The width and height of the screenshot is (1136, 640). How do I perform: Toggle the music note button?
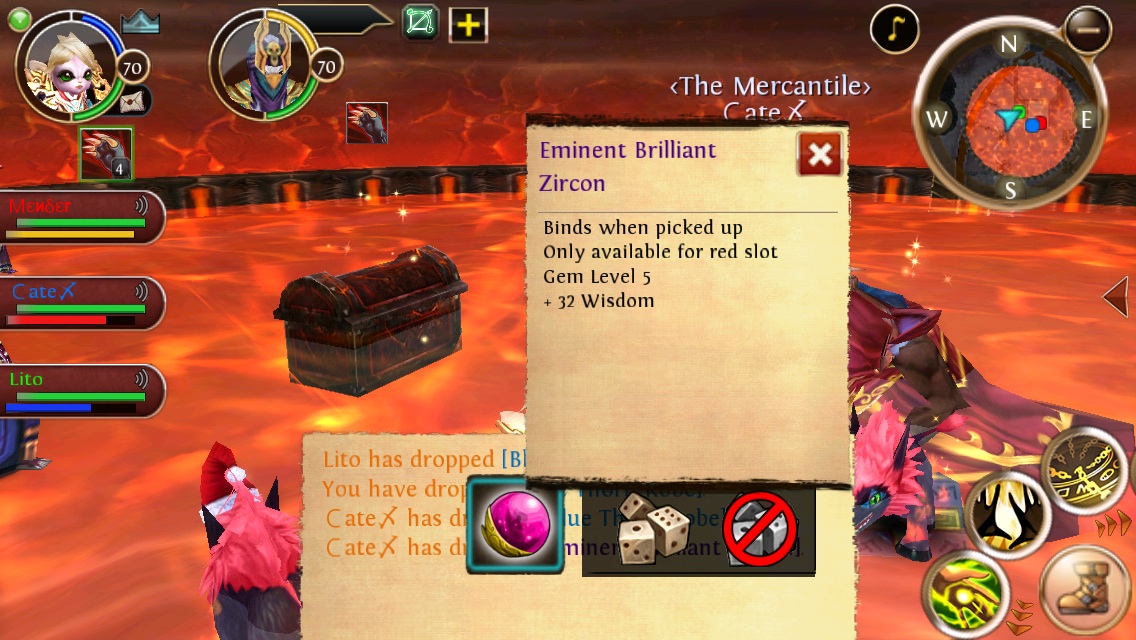pos(894,30)
